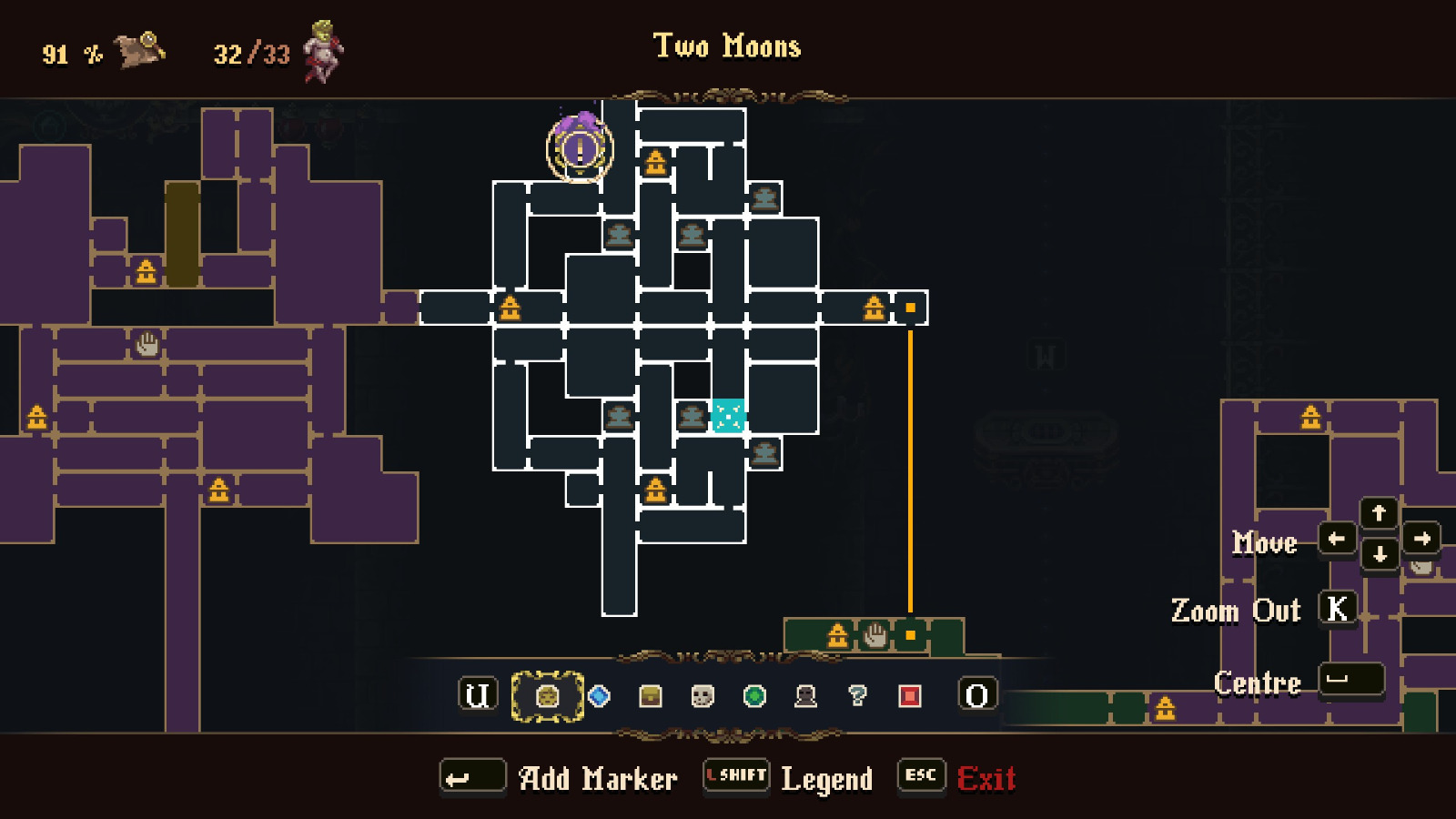
Task: Select the question mark marker icon
Action: pos(858,694)
